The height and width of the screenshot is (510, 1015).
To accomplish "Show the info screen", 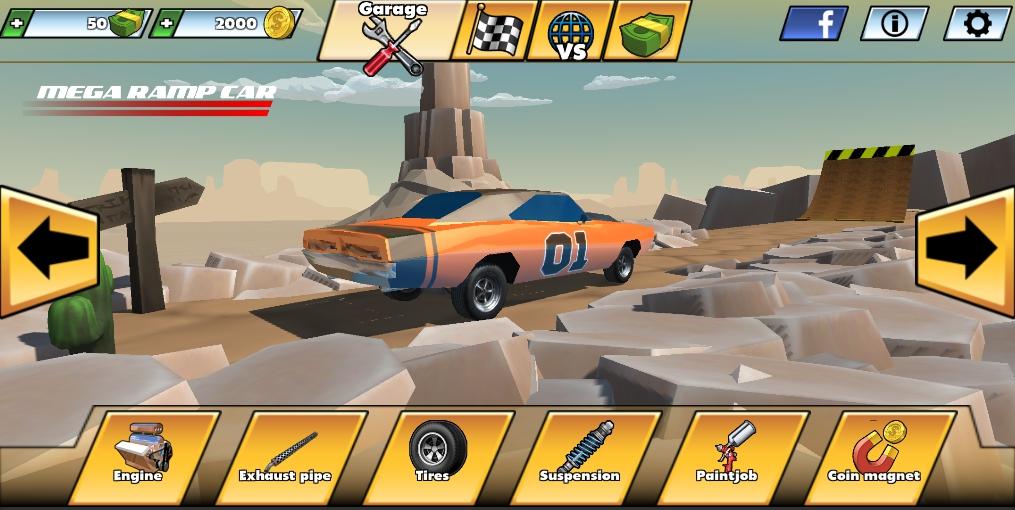I will [894, 23].
